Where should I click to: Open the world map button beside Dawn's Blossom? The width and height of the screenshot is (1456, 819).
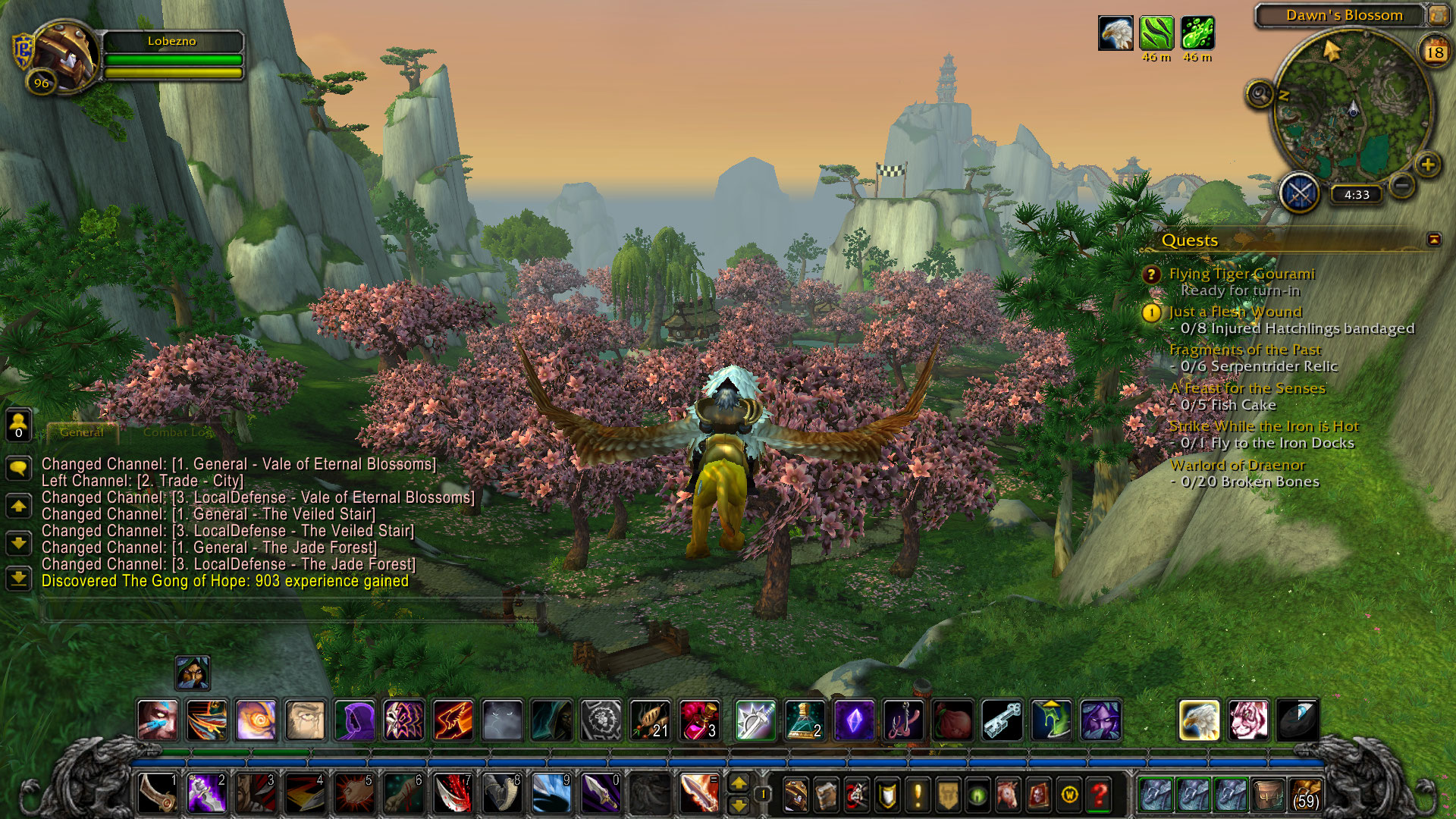(x=1437, y=14)
